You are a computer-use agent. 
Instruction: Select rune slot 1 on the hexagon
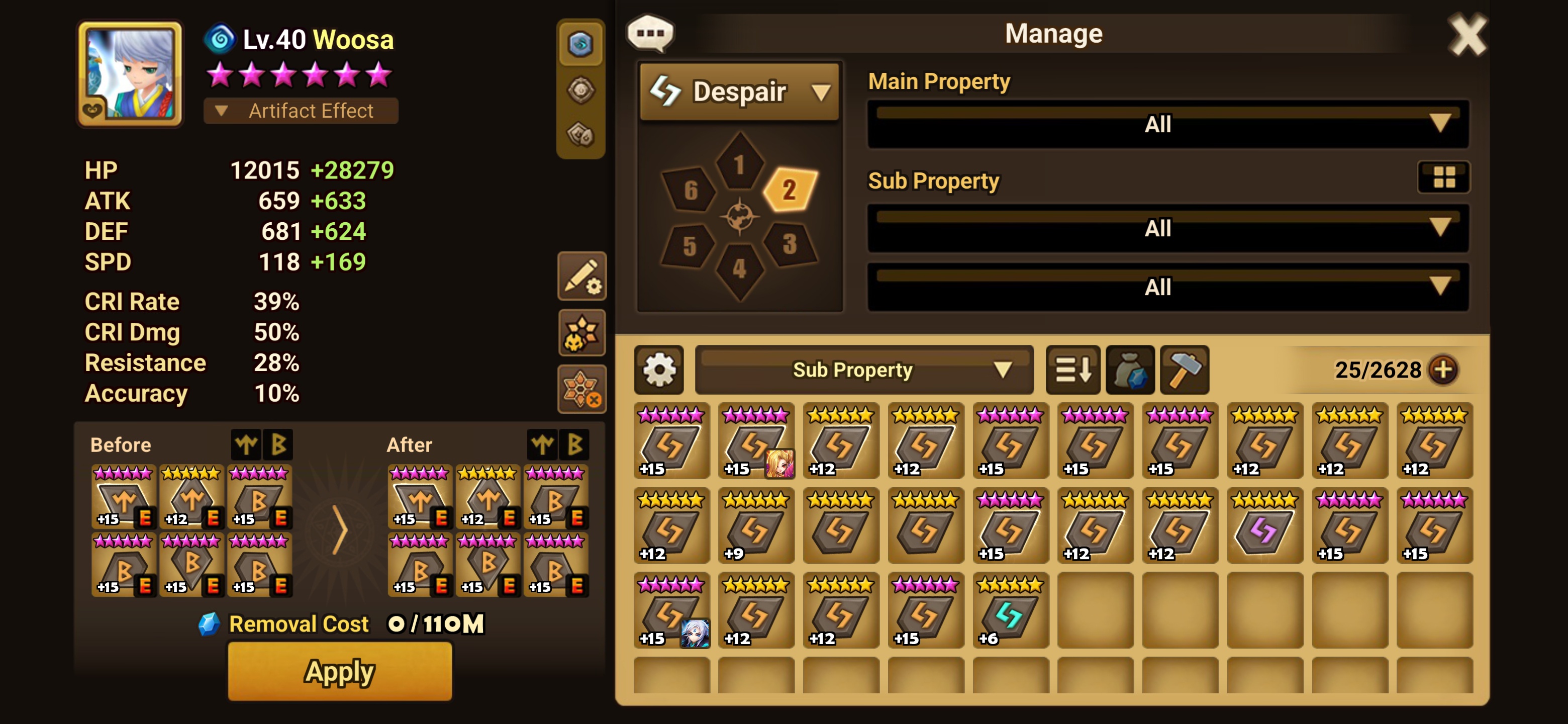click(x=740, y=164)
